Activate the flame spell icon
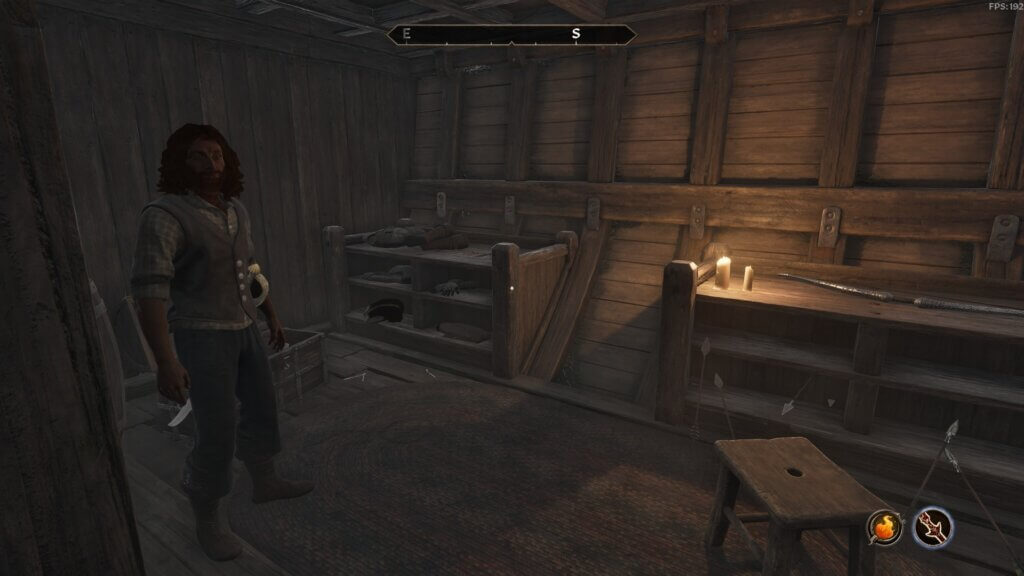Viewport: 1024px width, 576px height. (x=885, y=526)
